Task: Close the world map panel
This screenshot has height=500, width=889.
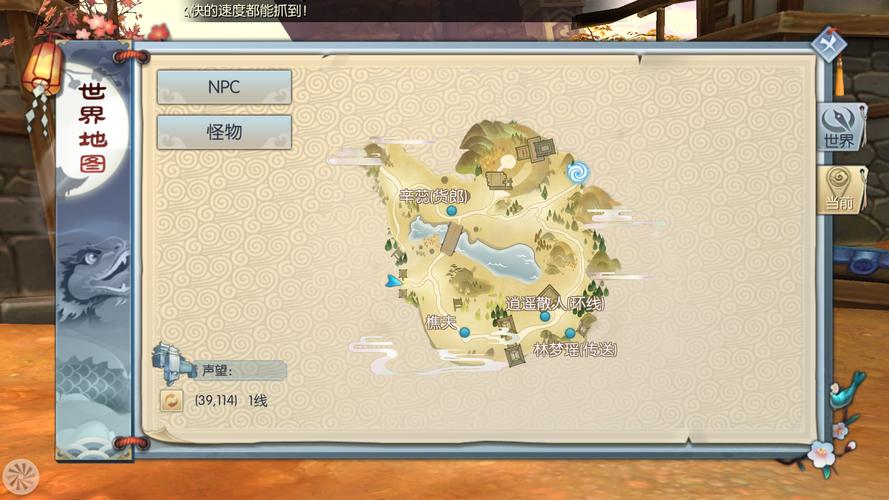Action: coord(828,44)
